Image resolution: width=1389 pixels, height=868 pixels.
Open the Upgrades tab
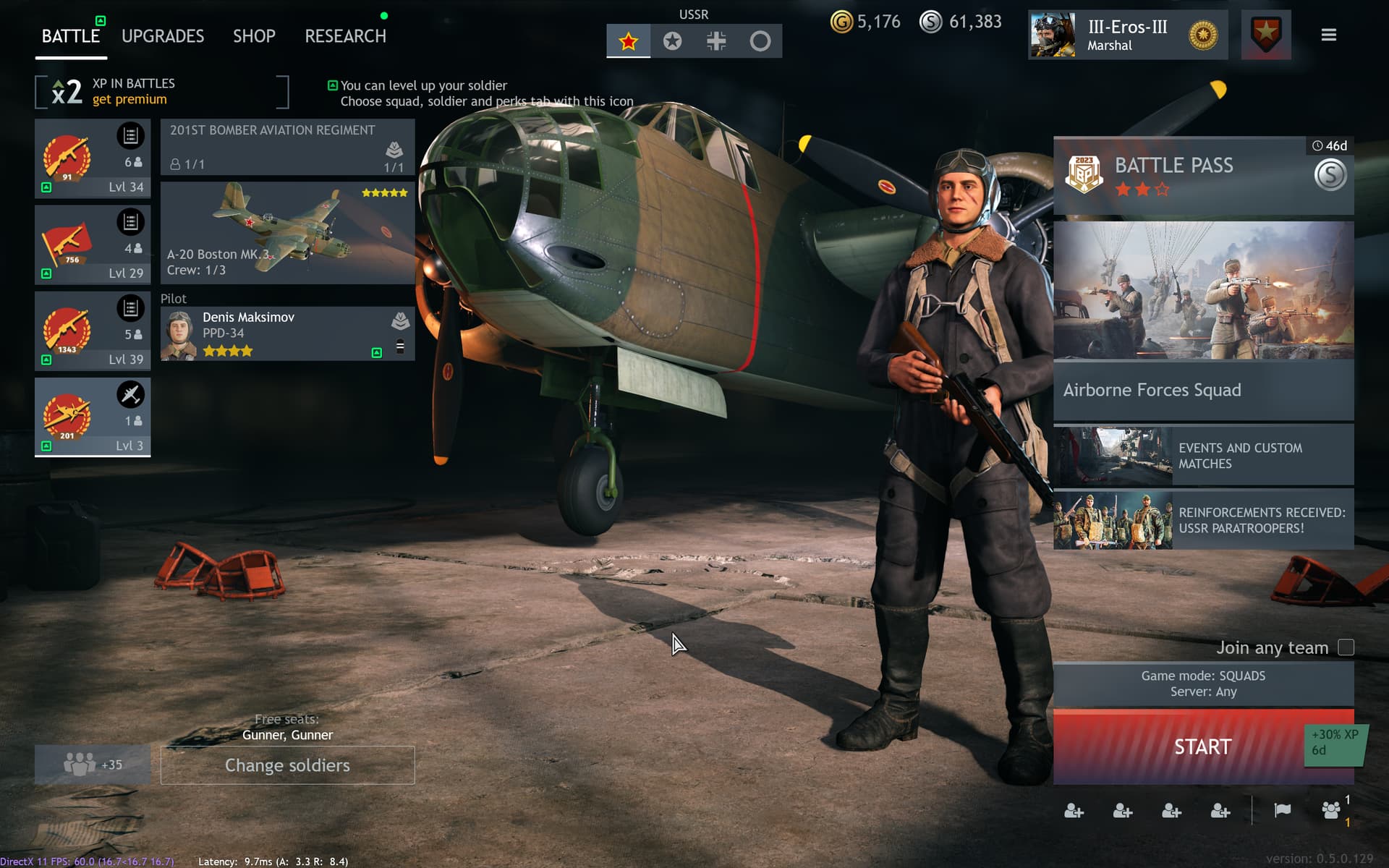[x=163, y=36]
